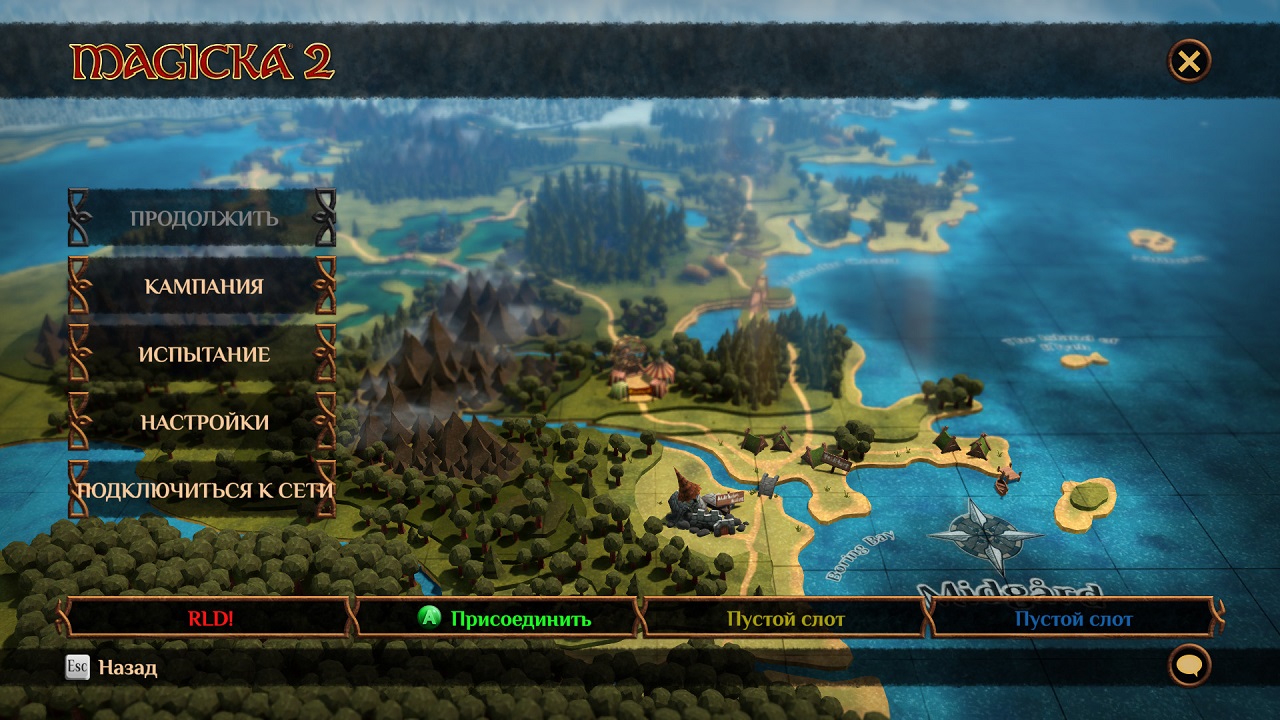This screenshot has width=1280, height=720.
Task: Close the menu with the X button
Action: click(1189, 62)
